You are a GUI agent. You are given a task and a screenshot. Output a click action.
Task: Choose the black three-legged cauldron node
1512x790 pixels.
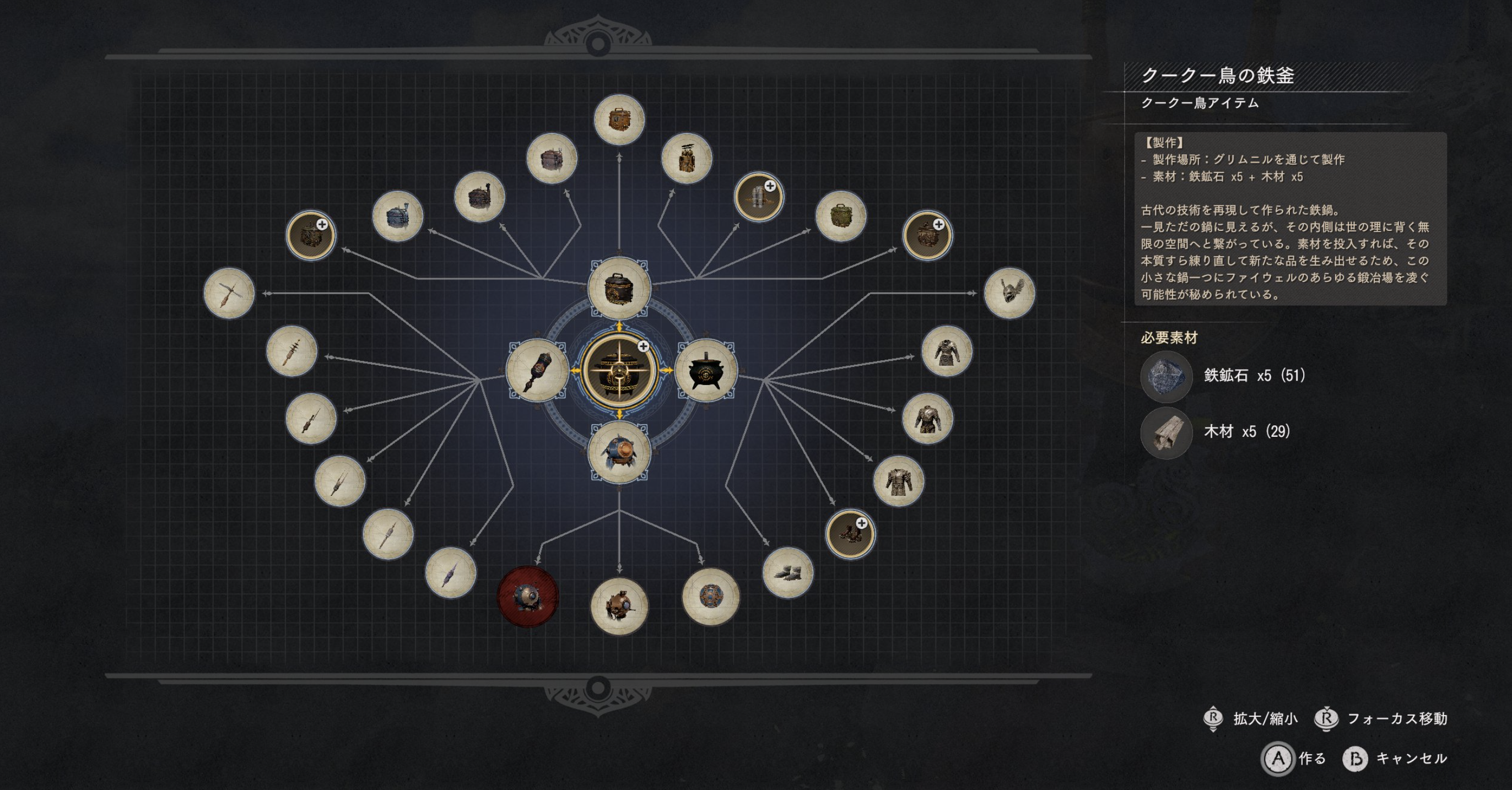[705, 370]
